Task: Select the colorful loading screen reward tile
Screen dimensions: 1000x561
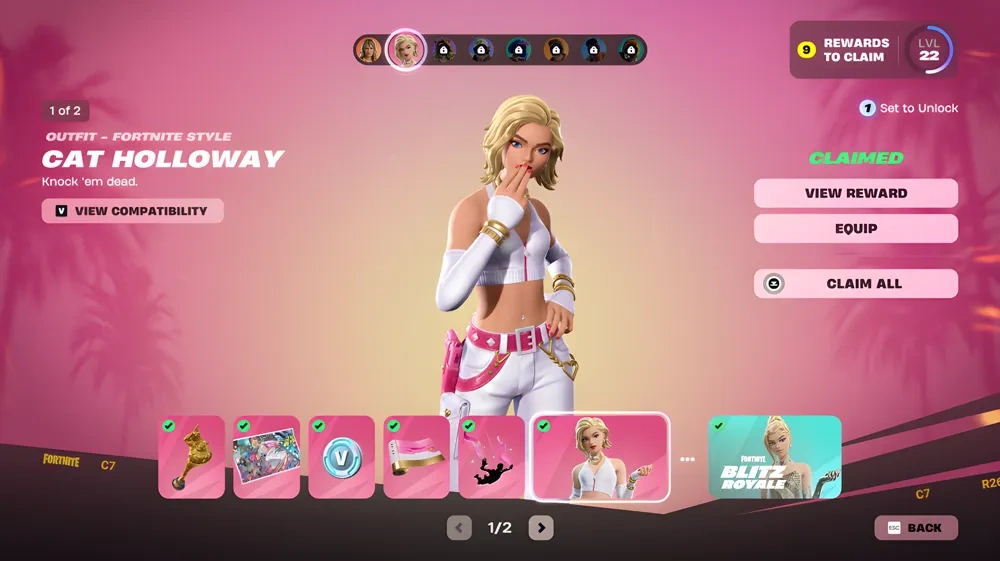Action: click(266, 457)
